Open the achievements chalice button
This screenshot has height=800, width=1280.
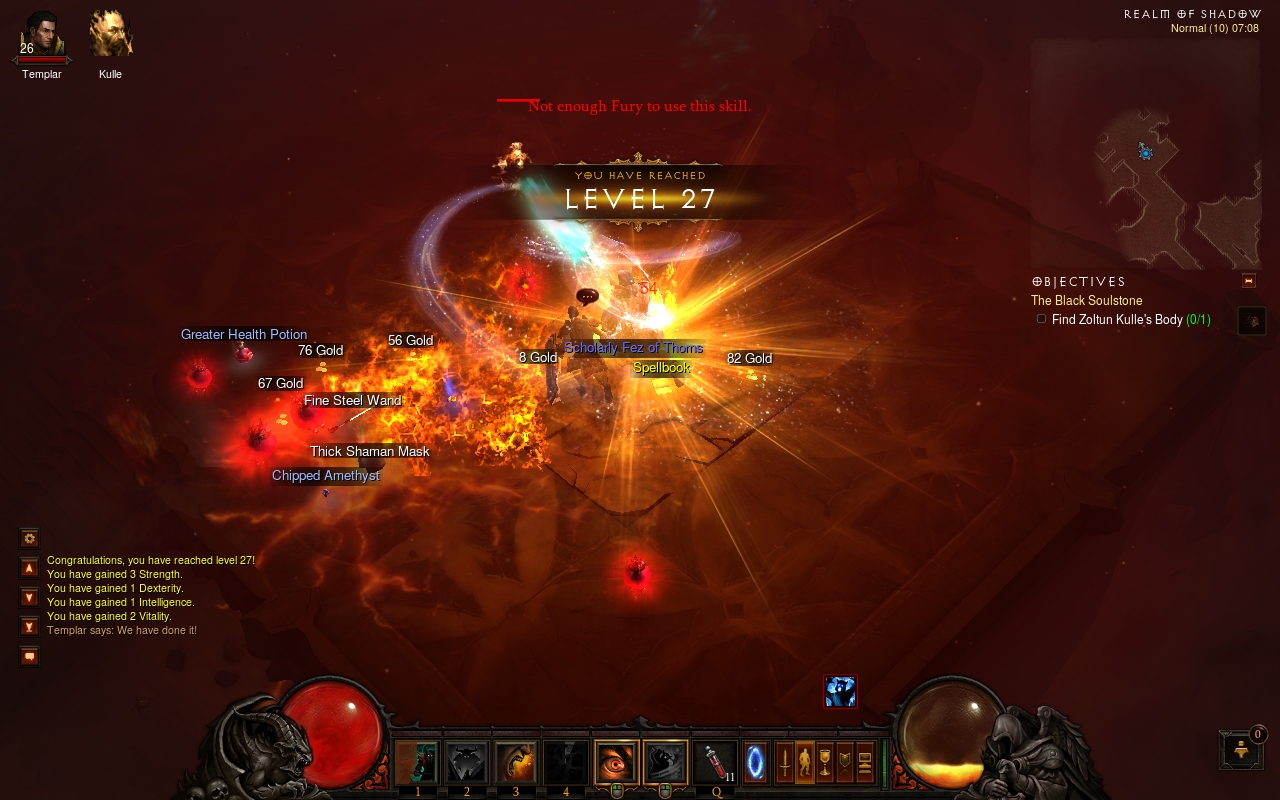pyautogui.click(x=825, y=762)
